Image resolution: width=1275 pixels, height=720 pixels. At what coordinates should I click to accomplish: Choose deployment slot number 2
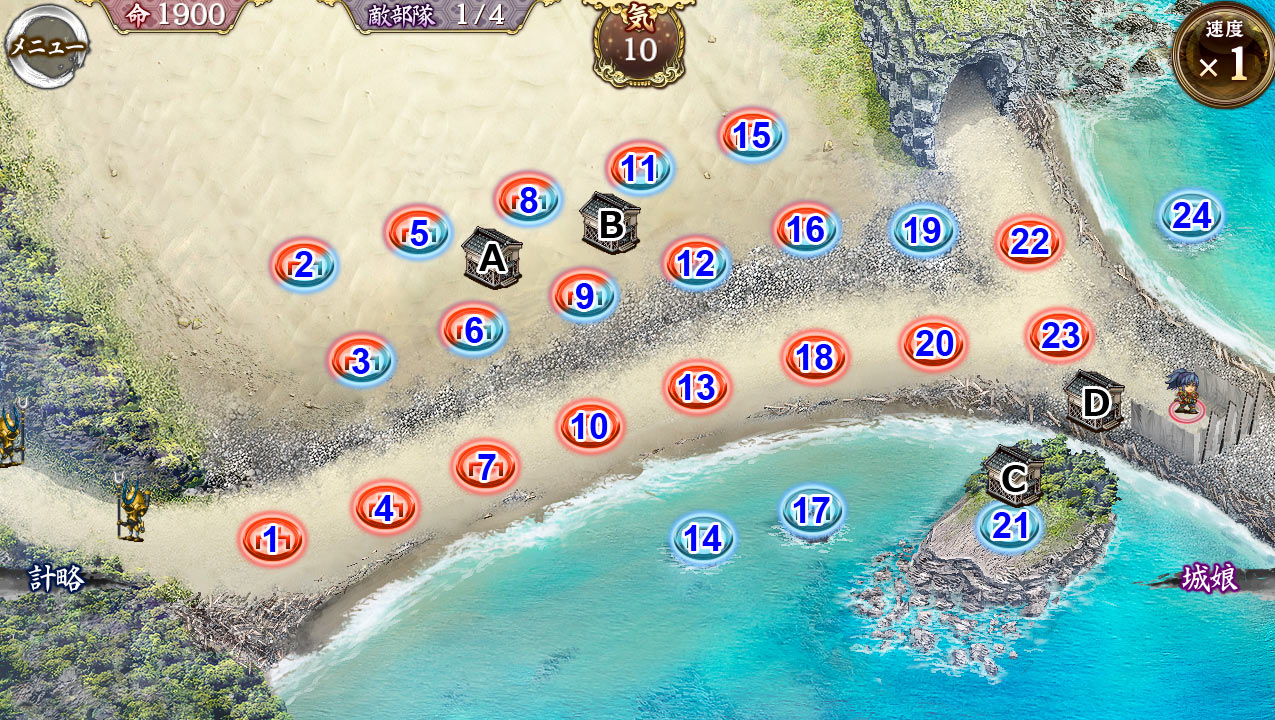click(304, 265)
